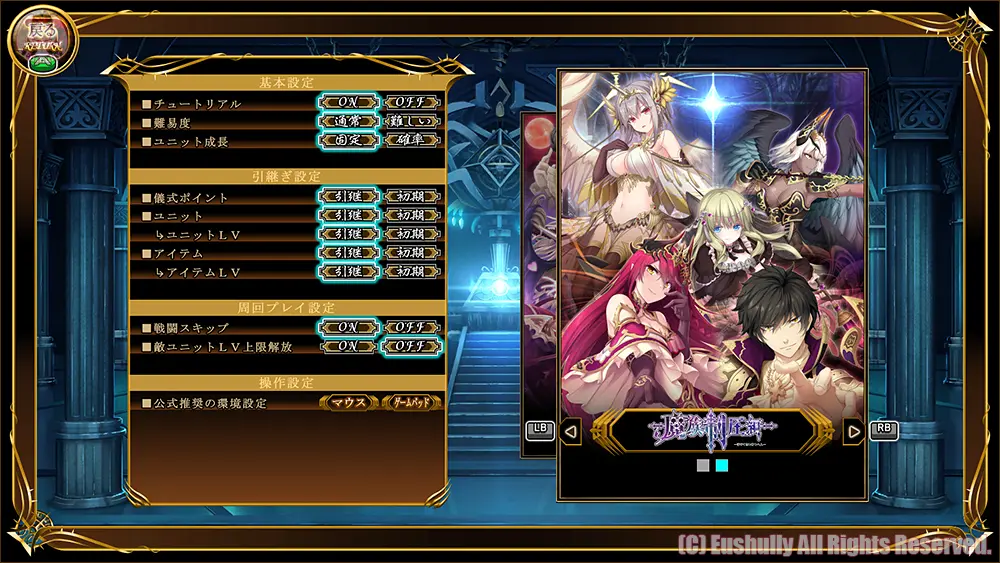Set アイテムLV to 初期
This screenshot has width=1000, height=563.
pos(411,272)
